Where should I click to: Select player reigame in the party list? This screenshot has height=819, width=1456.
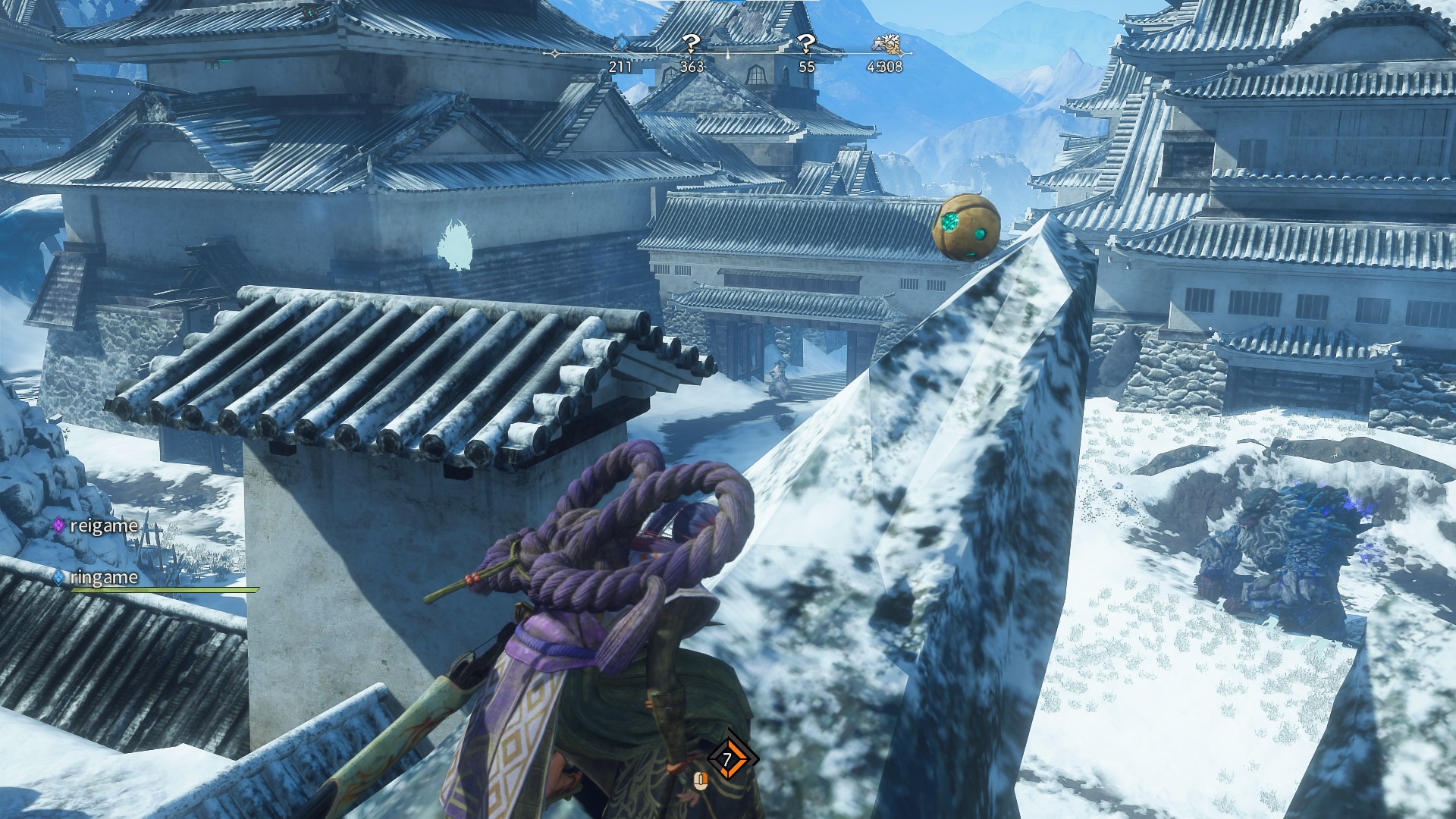point(103,526)
